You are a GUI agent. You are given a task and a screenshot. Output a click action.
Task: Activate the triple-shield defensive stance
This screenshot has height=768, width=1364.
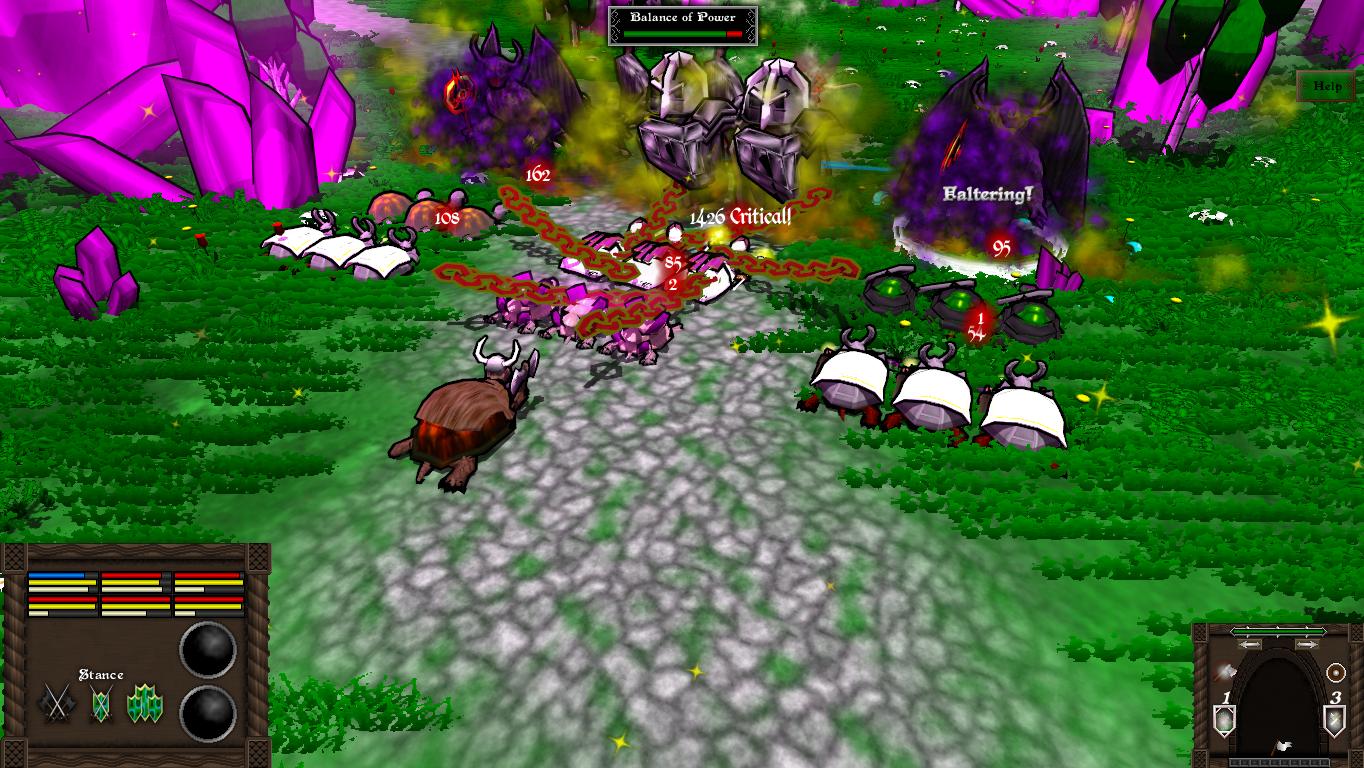(145, 702)
